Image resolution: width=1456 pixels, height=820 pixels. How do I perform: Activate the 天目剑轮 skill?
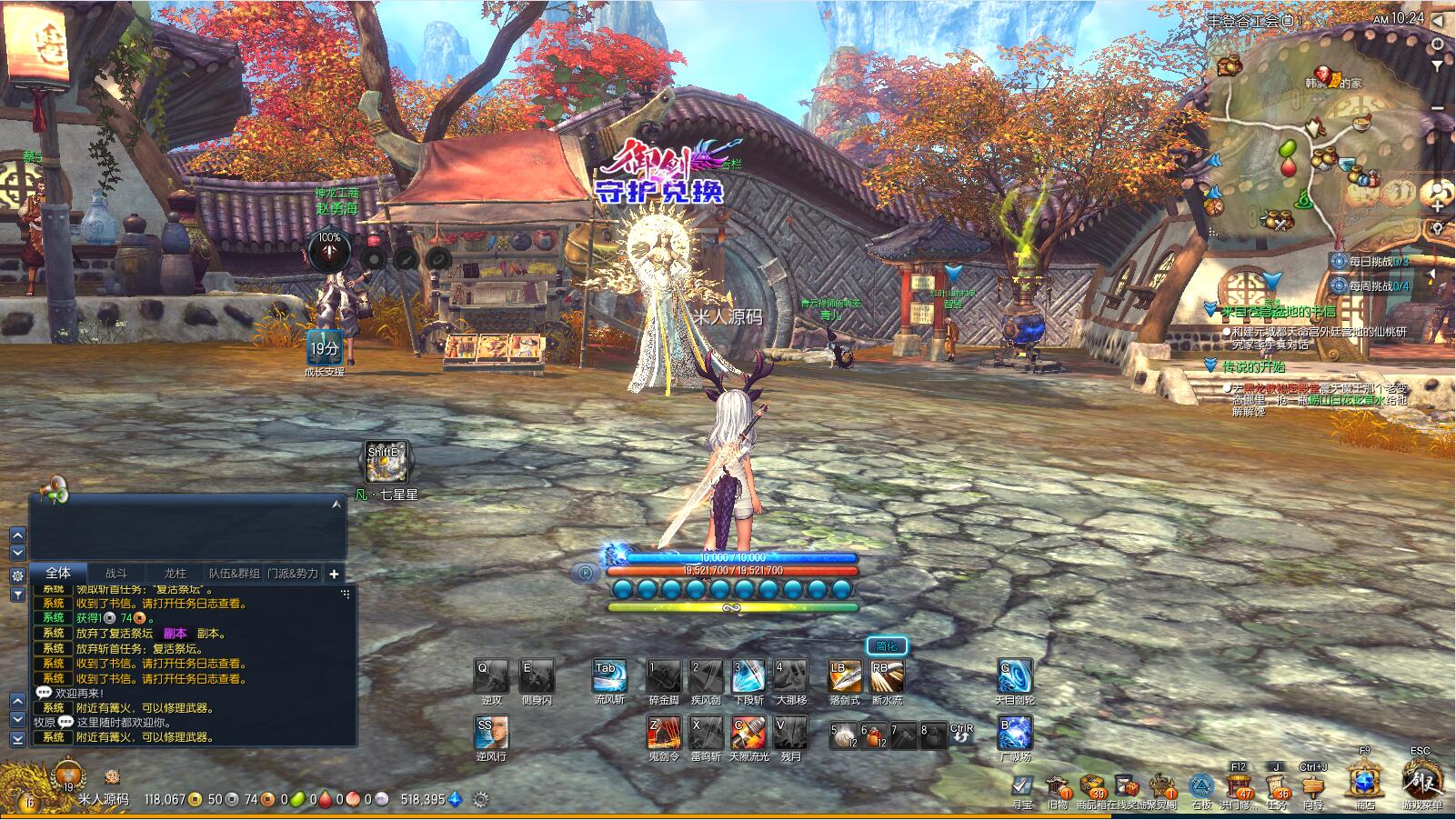pos(1014,677)
